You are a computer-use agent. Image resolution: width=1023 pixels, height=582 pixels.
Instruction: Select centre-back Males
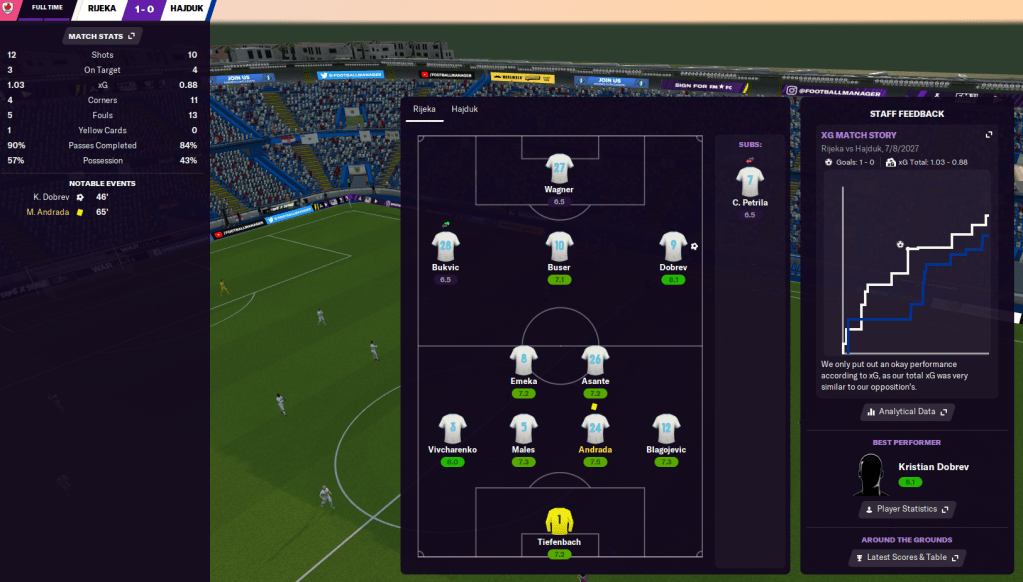pos(524,428)
